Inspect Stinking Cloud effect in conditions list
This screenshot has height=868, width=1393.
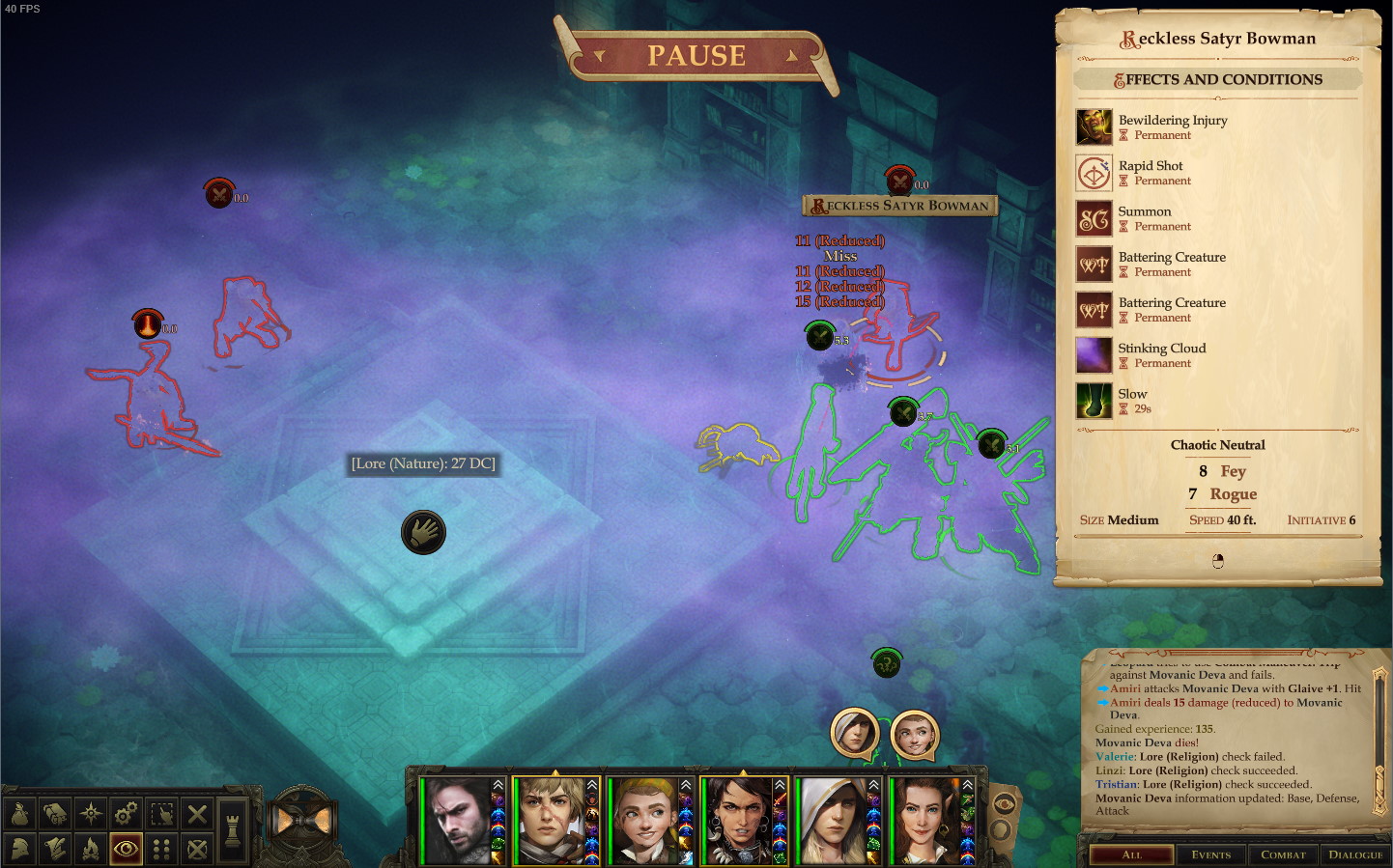tap(1161, 349)
